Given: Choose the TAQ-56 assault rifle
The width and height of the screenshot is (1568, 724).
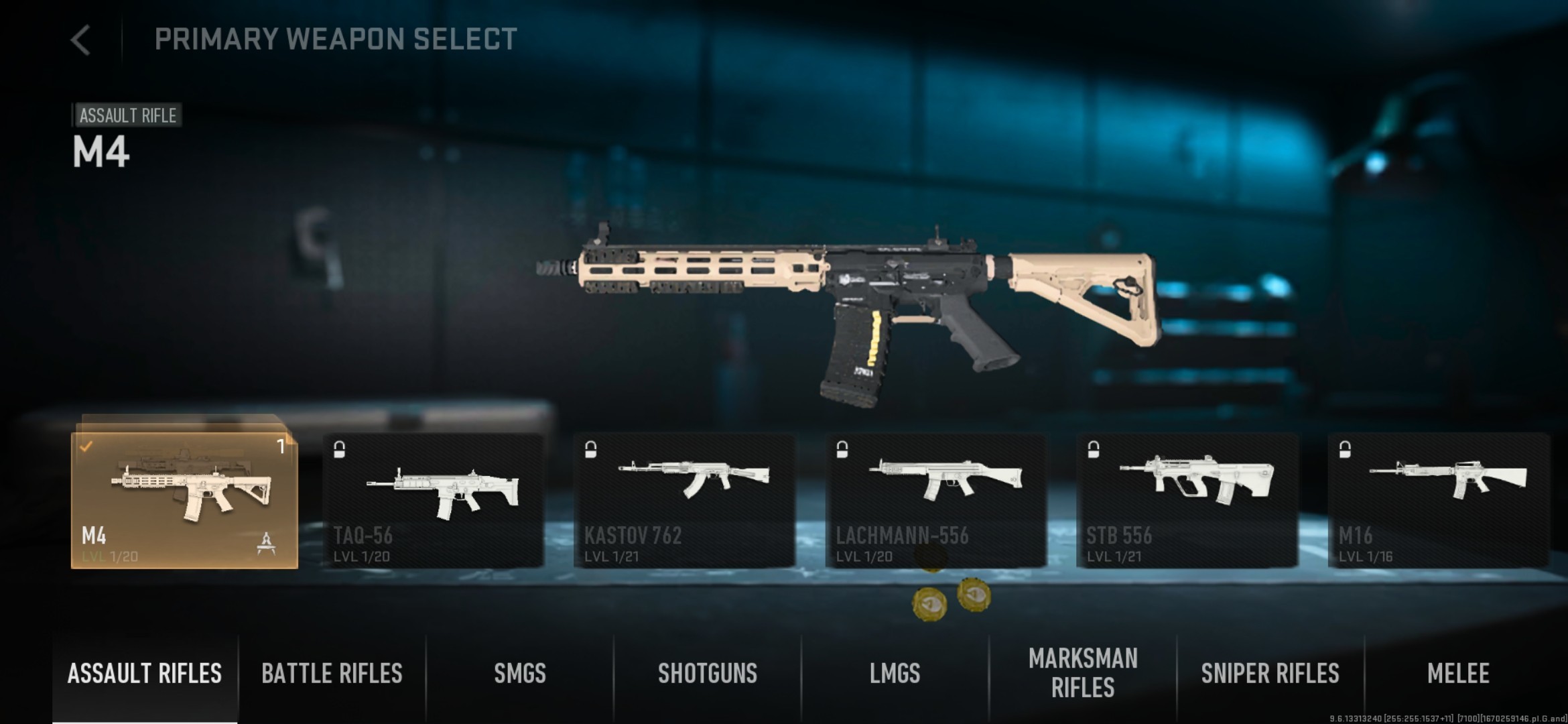Looking at the screenshot, I should [433, 500].
